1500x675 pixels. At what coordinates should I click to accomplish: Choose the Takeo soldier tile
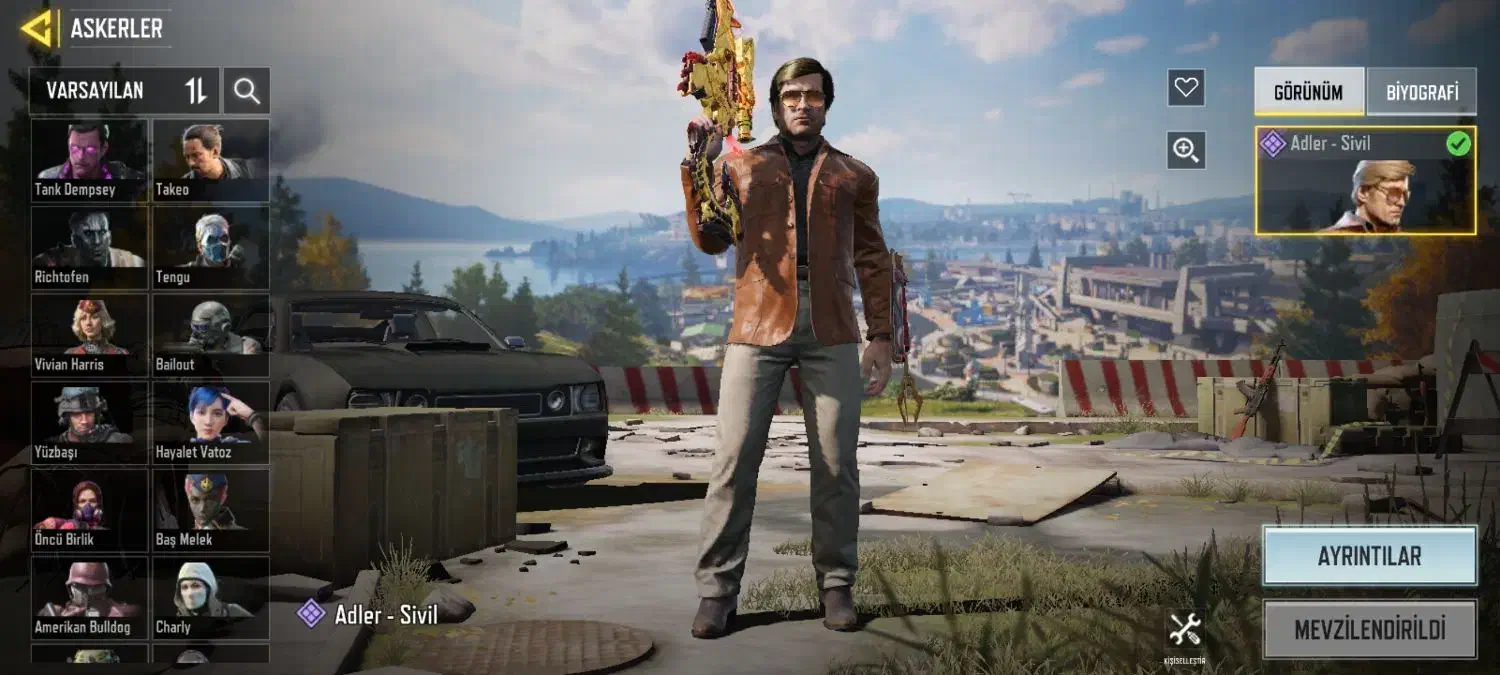click(211, 160)
